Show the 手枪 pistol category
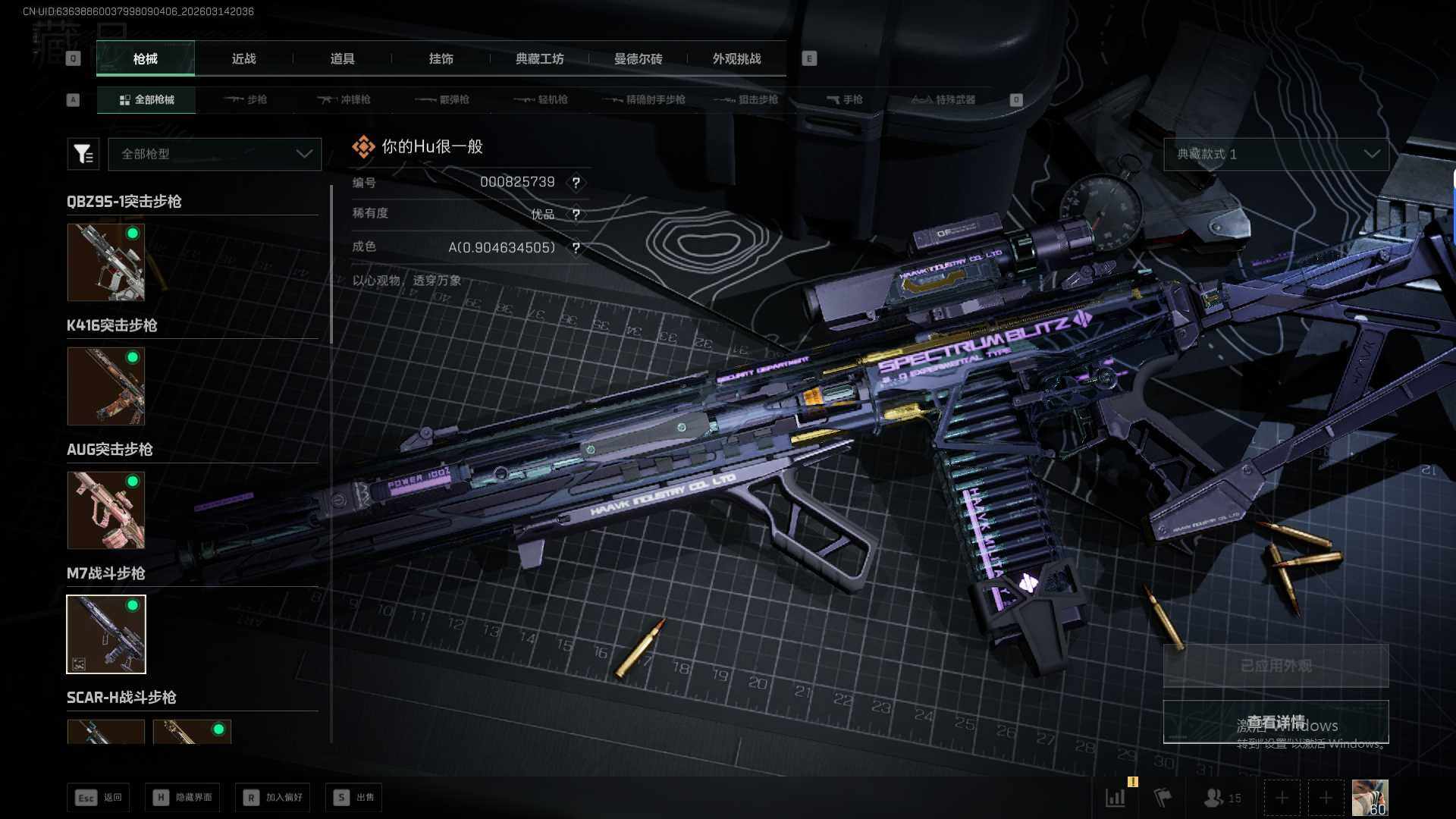Image resolution: width=1456 pixels, height=819 pixels. click(x=844, y=99)
